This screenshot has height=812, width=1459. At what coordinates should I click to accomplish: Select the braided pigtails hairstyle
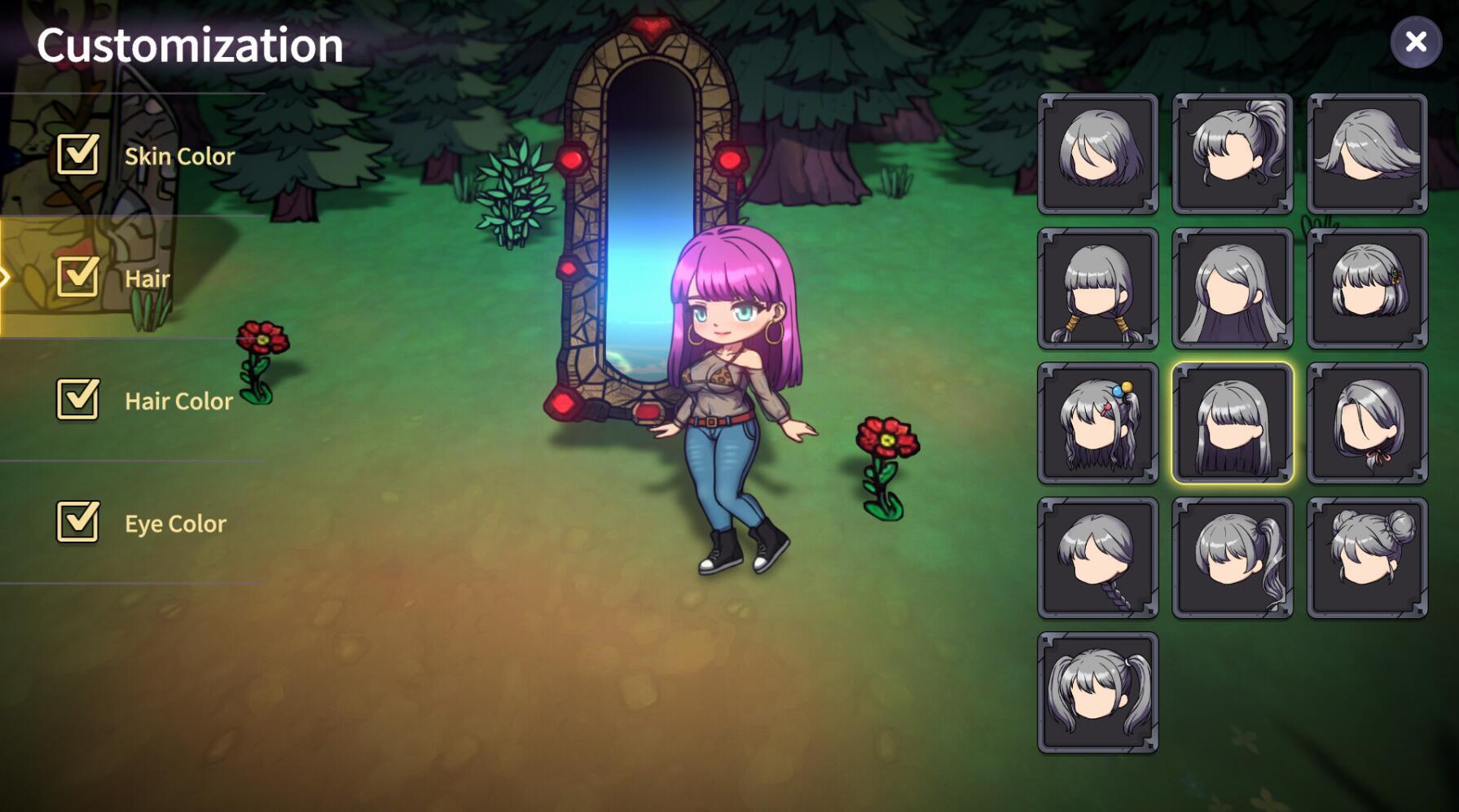click(1097, 287)
